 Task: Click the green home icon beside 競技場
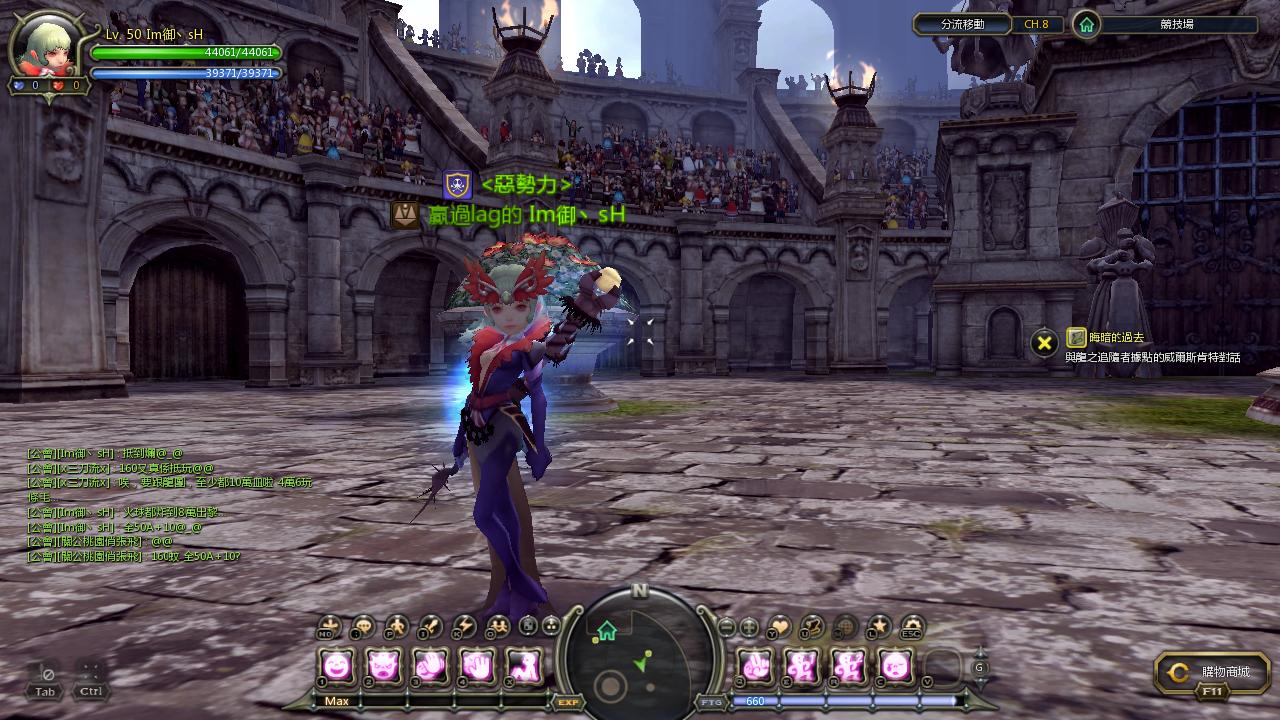point(1086,25)
